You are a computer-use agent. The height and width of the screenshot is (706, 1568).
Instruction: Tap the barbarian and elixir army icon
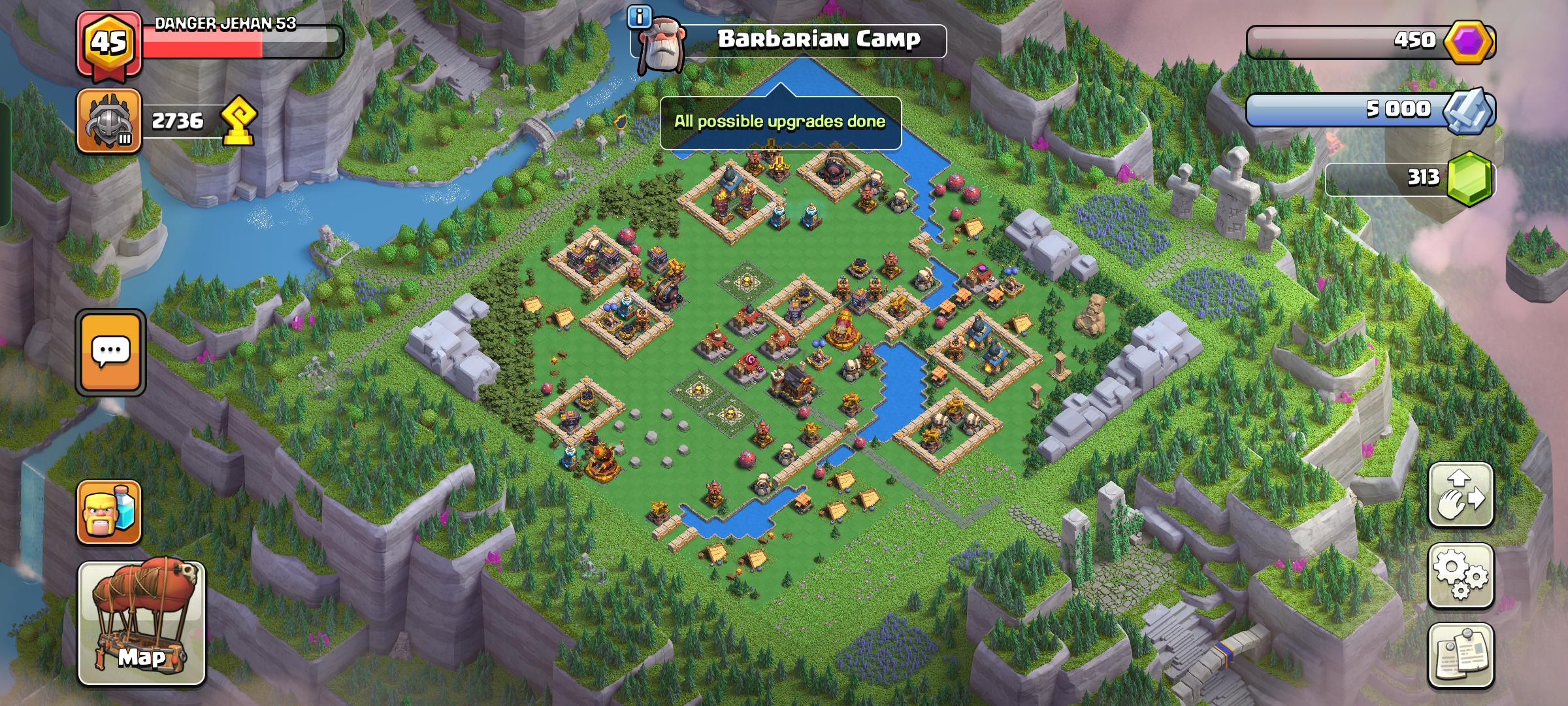point(109,513)
